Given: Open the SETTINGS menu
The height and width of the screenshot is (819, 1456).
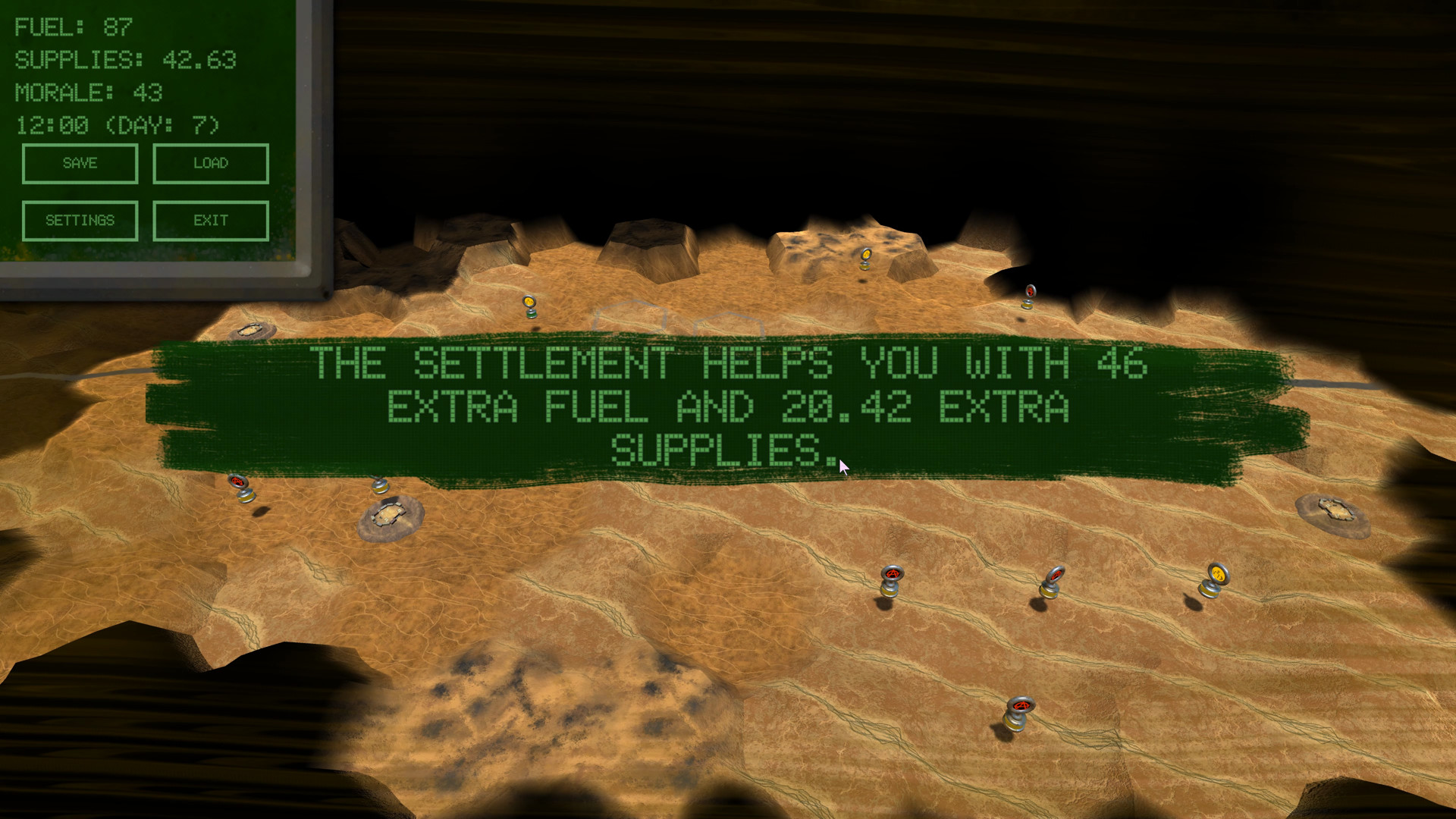Looking at the screenshot, I should click(x=80, y=221).
